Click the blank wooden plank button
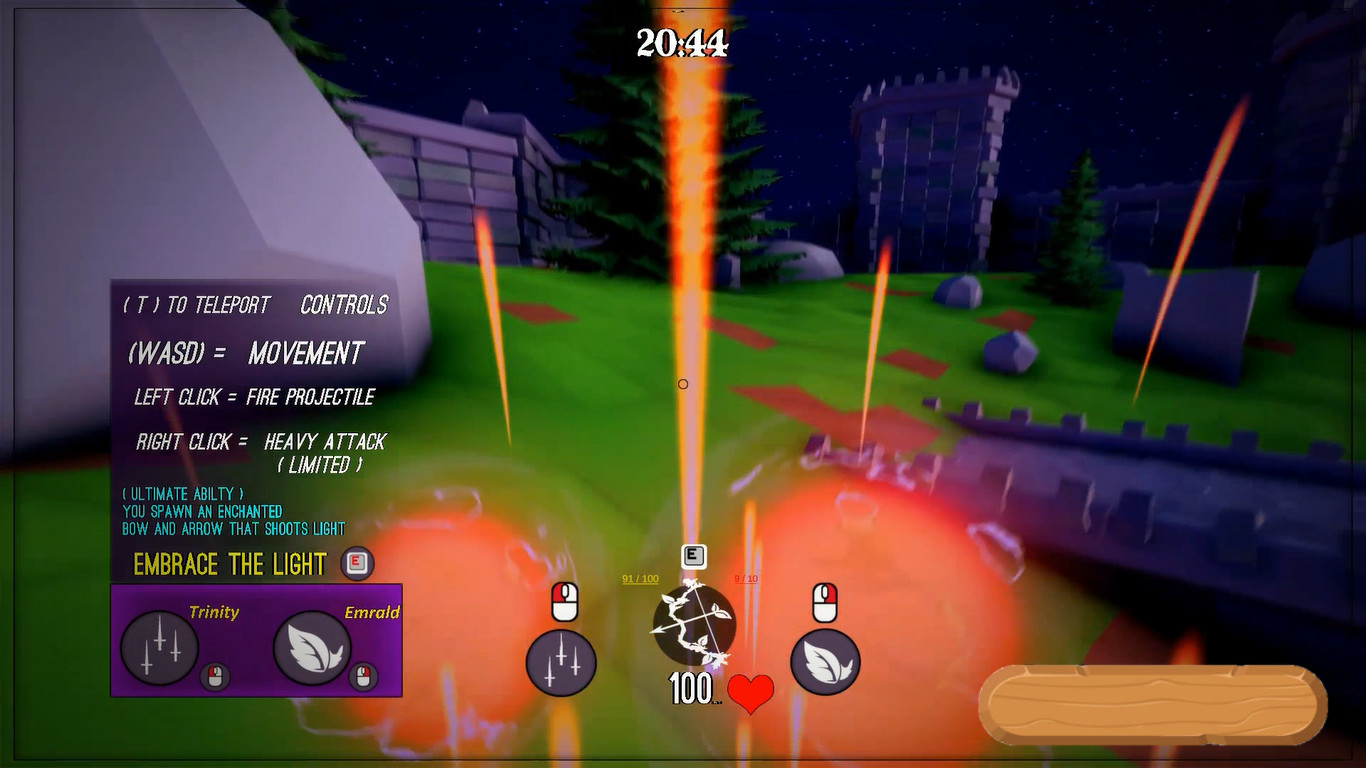This screenshot has height=768, width=1366. click(x=1152, y=705)
